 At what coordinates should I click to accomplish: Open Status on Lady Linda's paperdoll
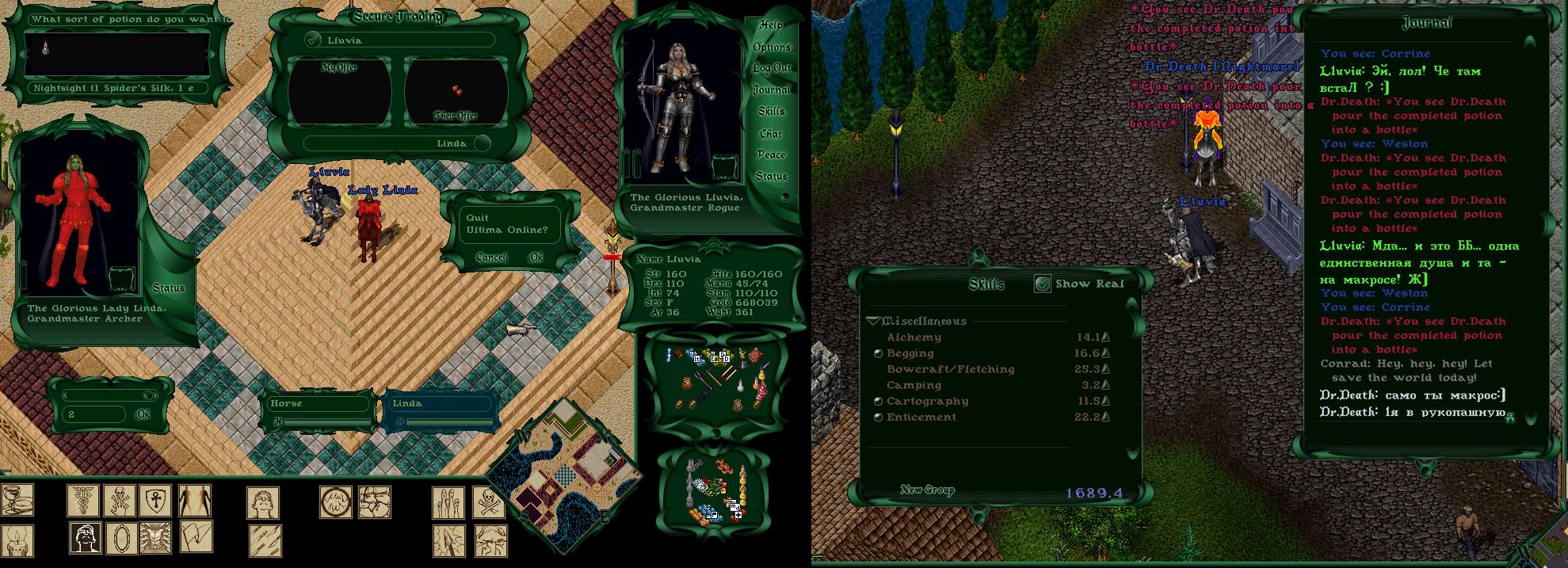pos(168,288)
